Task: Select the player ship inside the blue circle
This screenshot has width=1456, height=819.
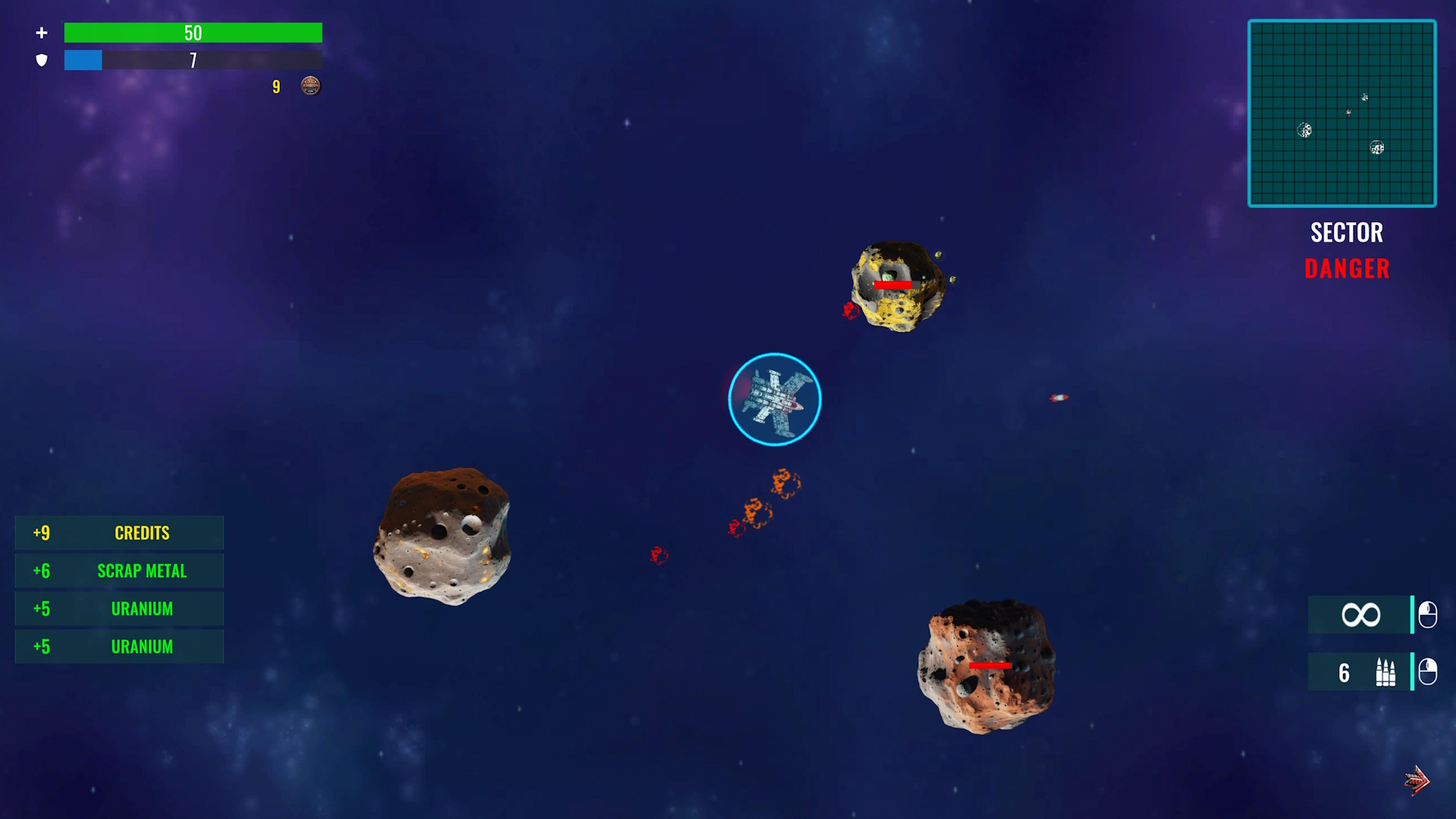Action: 774,399
